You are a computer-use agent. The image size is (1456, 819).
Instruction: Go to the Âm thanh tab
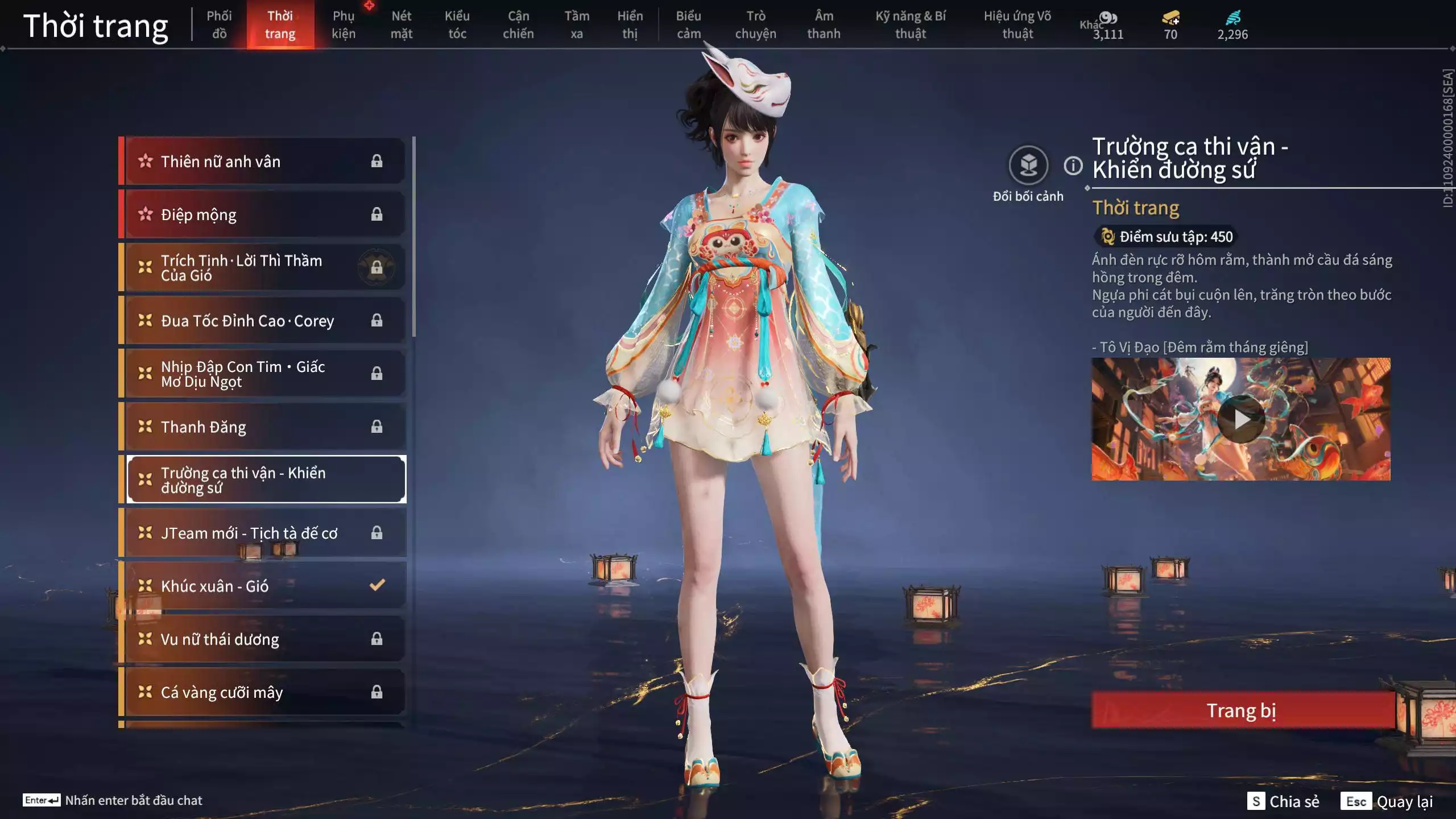pyautogui.click(x=824, y=24)
